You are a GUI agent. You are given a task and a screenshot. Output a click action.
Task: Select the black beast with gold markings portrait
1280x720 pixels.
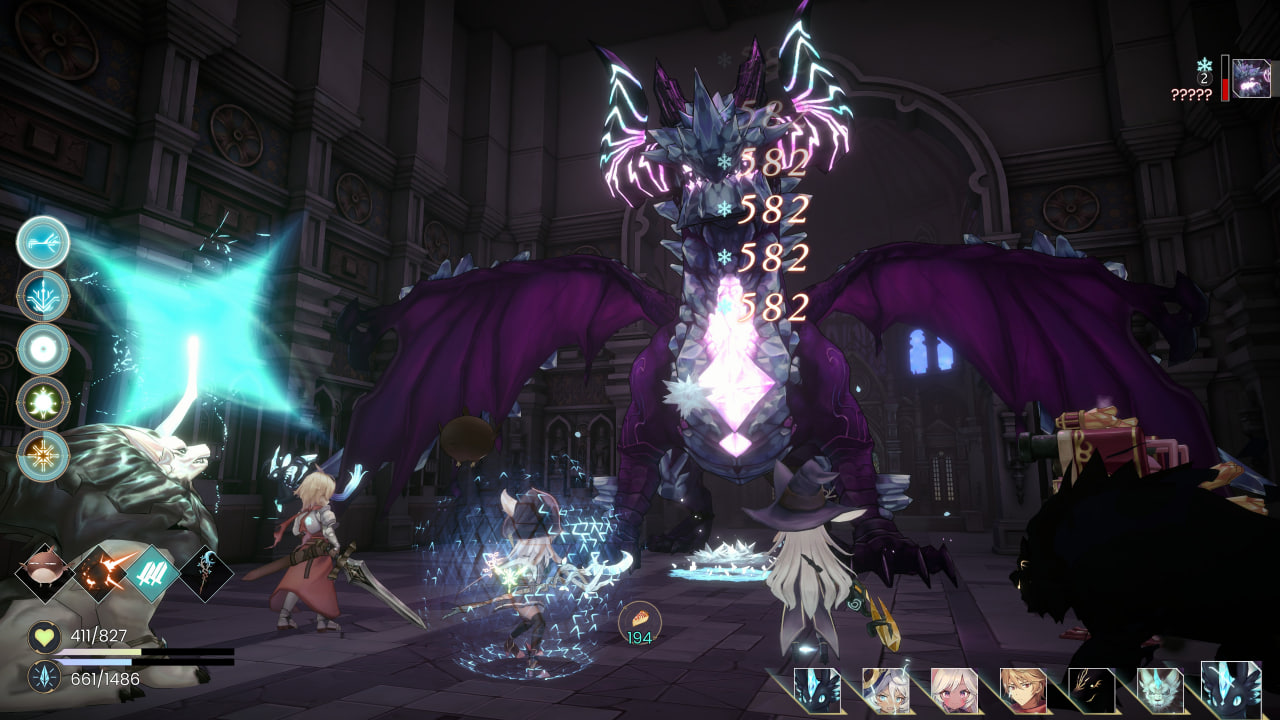1090,690
